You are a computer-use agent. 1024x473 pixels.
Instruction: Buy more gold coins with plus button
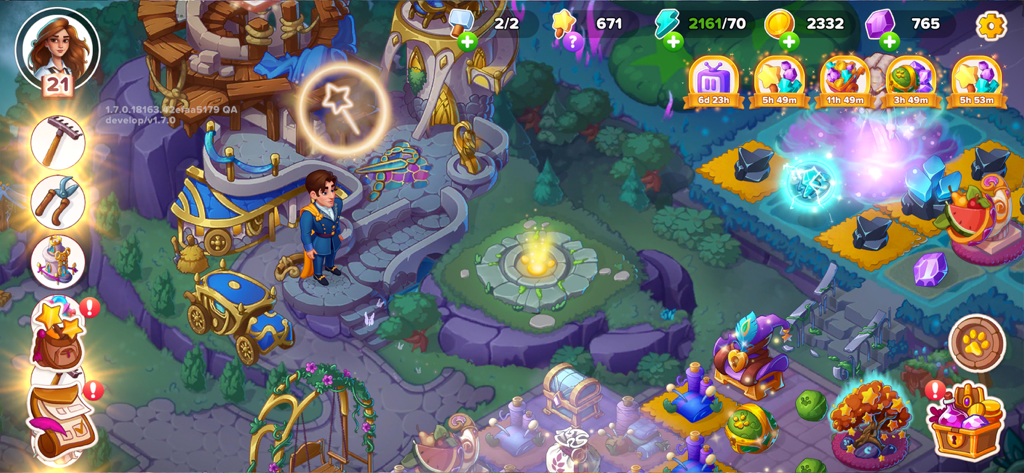(x=789, y=41)
